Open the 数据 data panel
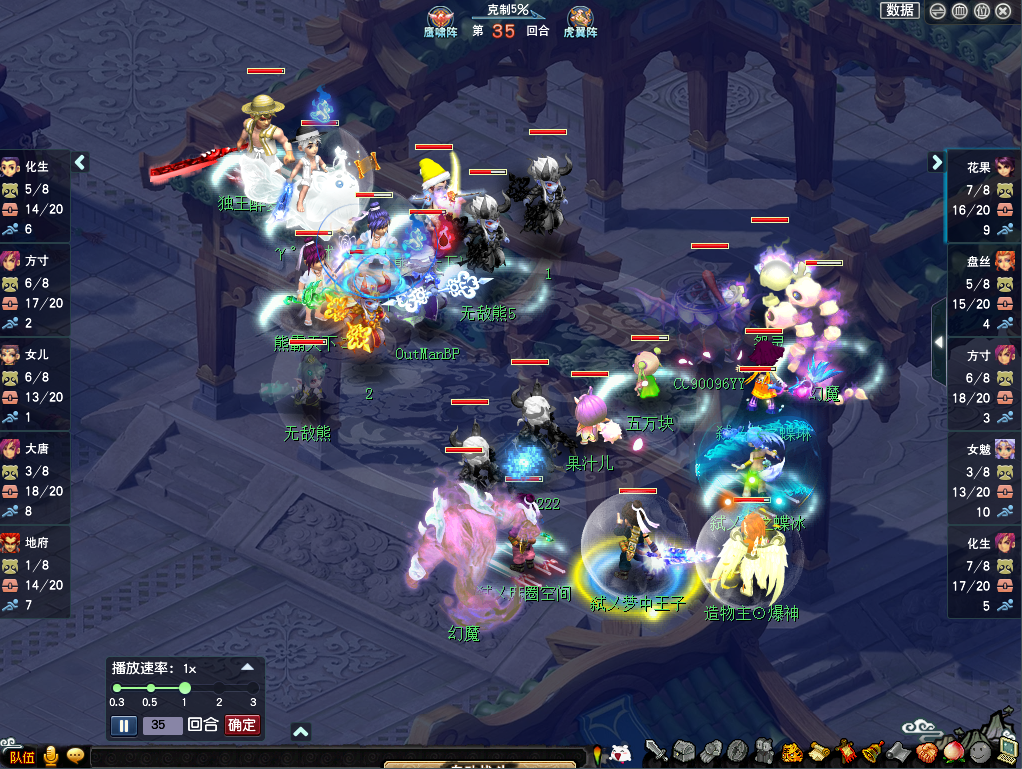This screenshot has width=1022, height=769. (900, 10)
